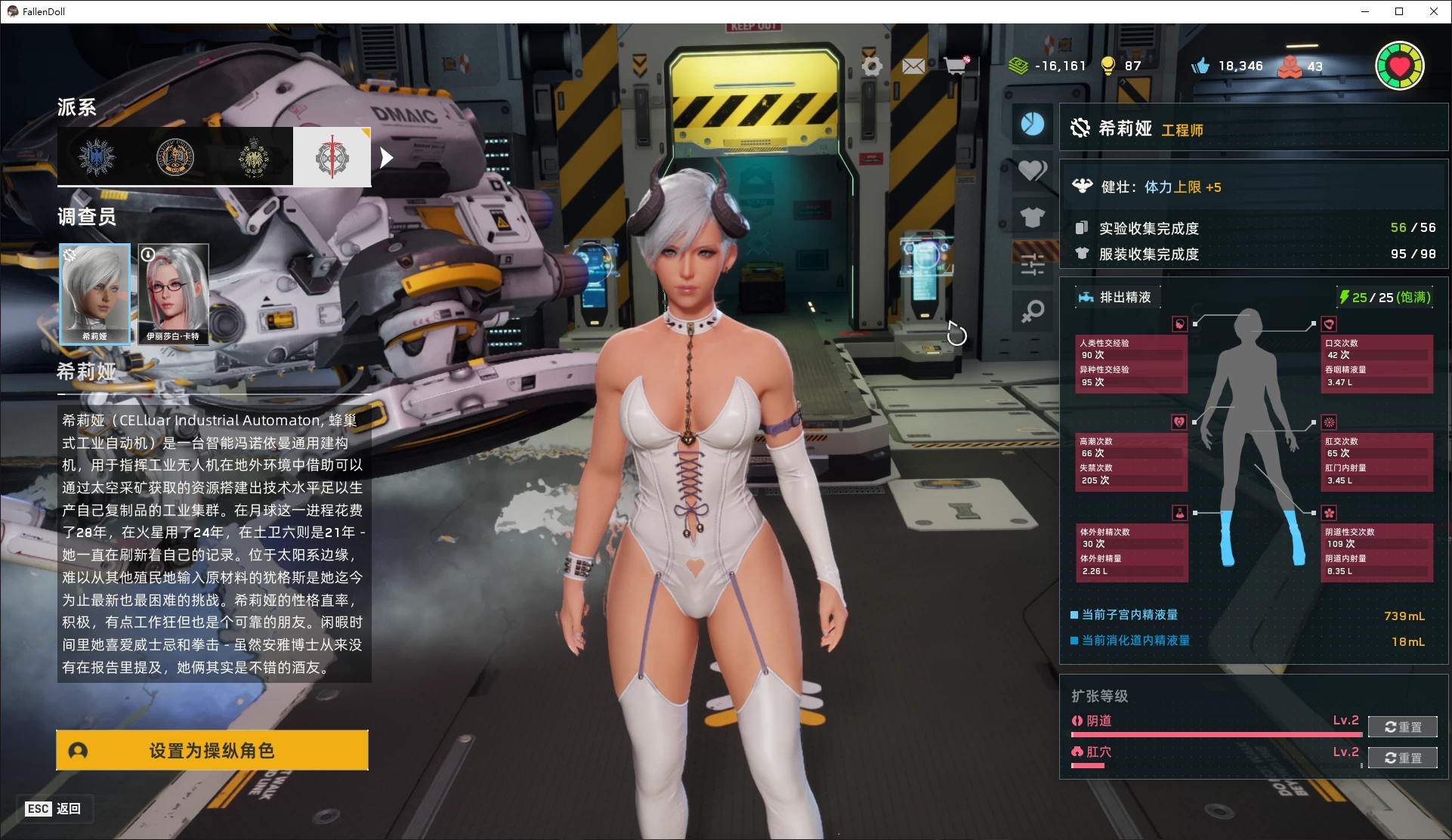Select the blue star faction emblem

[97, 157]
